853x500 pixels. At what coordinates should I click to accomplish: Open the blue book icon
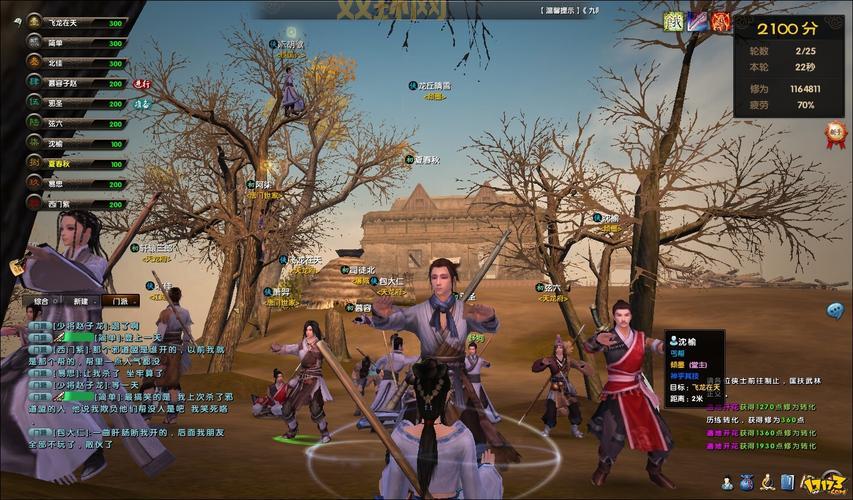[788, 482]
